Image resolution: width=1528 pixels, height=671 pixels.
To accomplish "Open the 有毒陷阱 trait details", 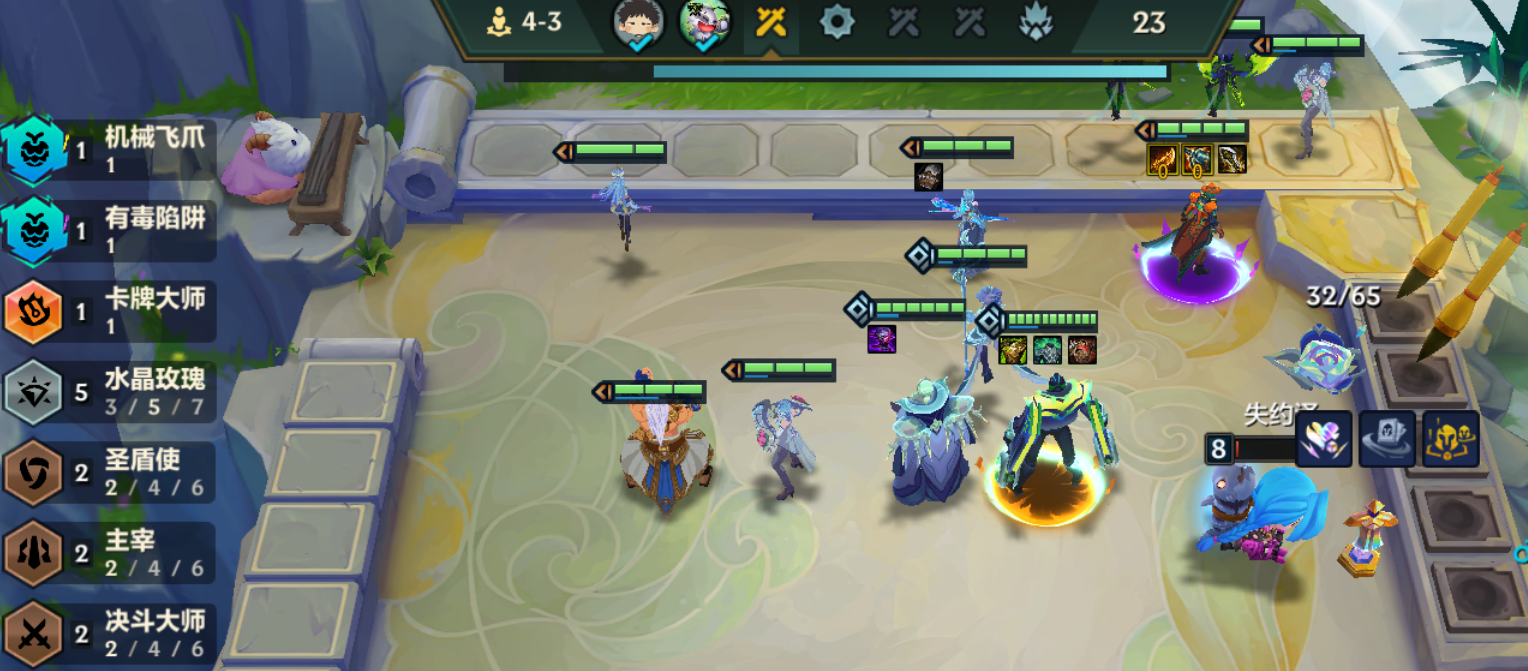I will 108,230.
